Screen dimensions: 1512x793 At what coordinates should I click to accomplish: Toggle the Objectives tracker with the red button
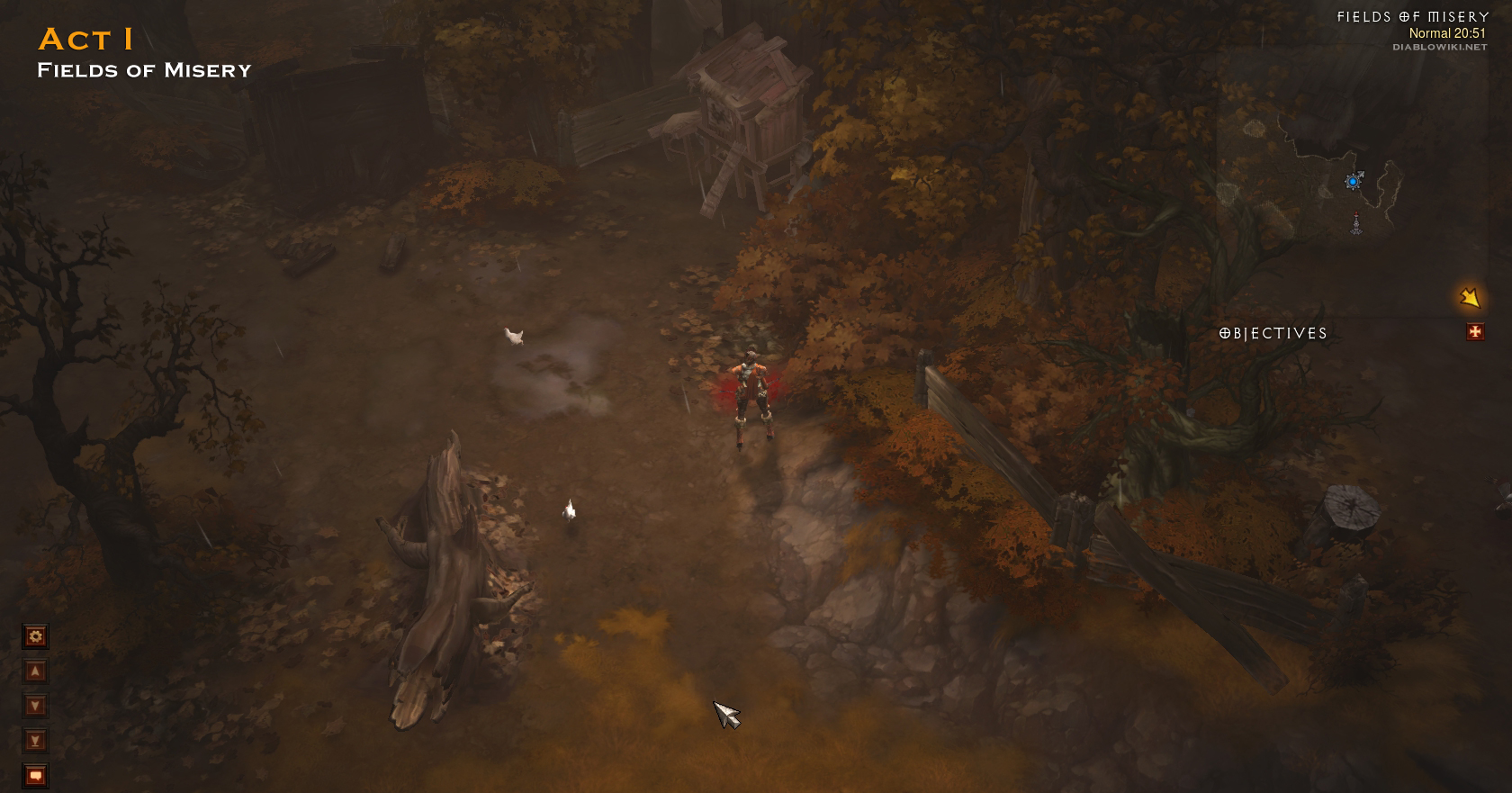[x=1475, y=332]
